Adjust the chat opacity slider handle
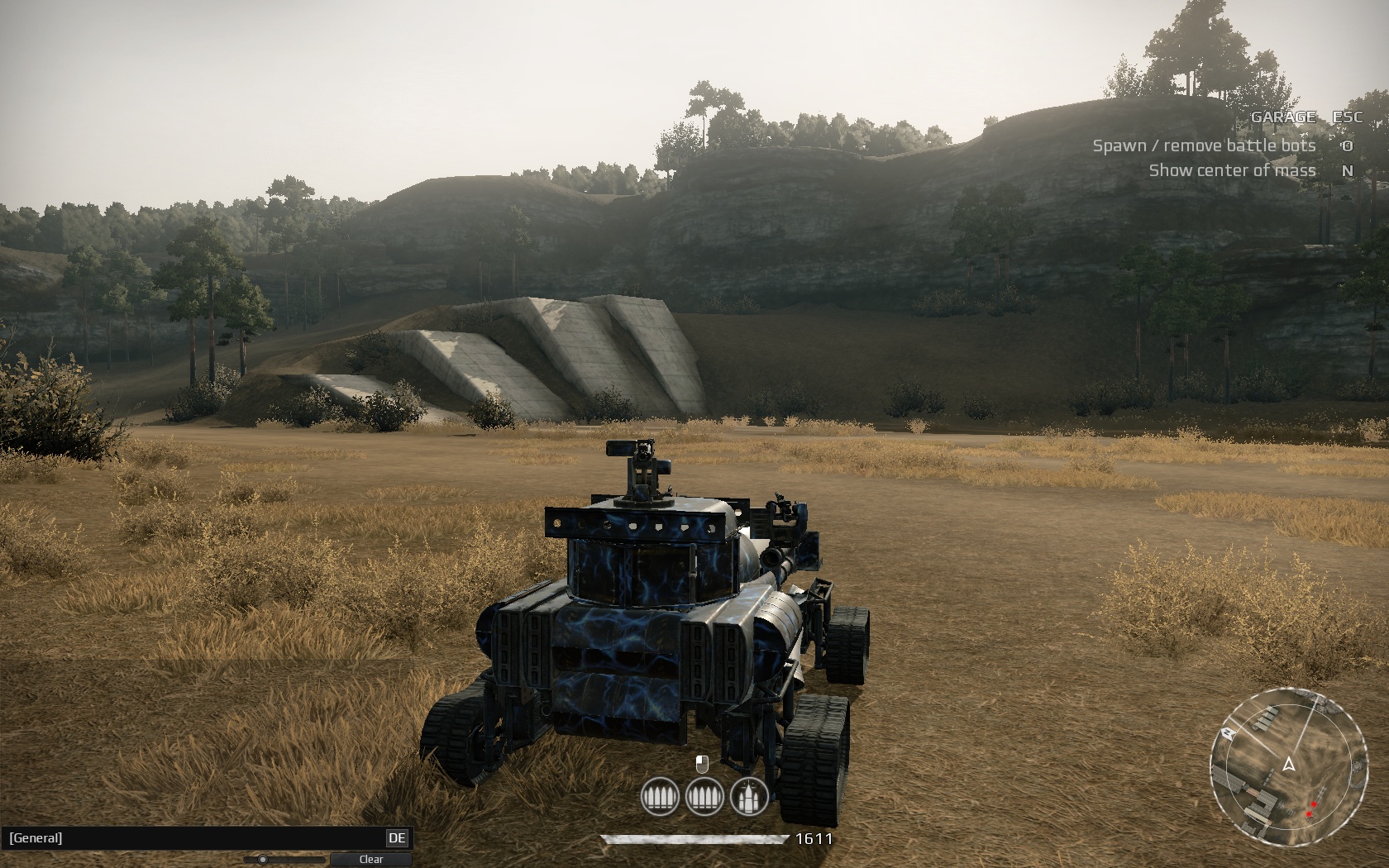 (262, 859)
